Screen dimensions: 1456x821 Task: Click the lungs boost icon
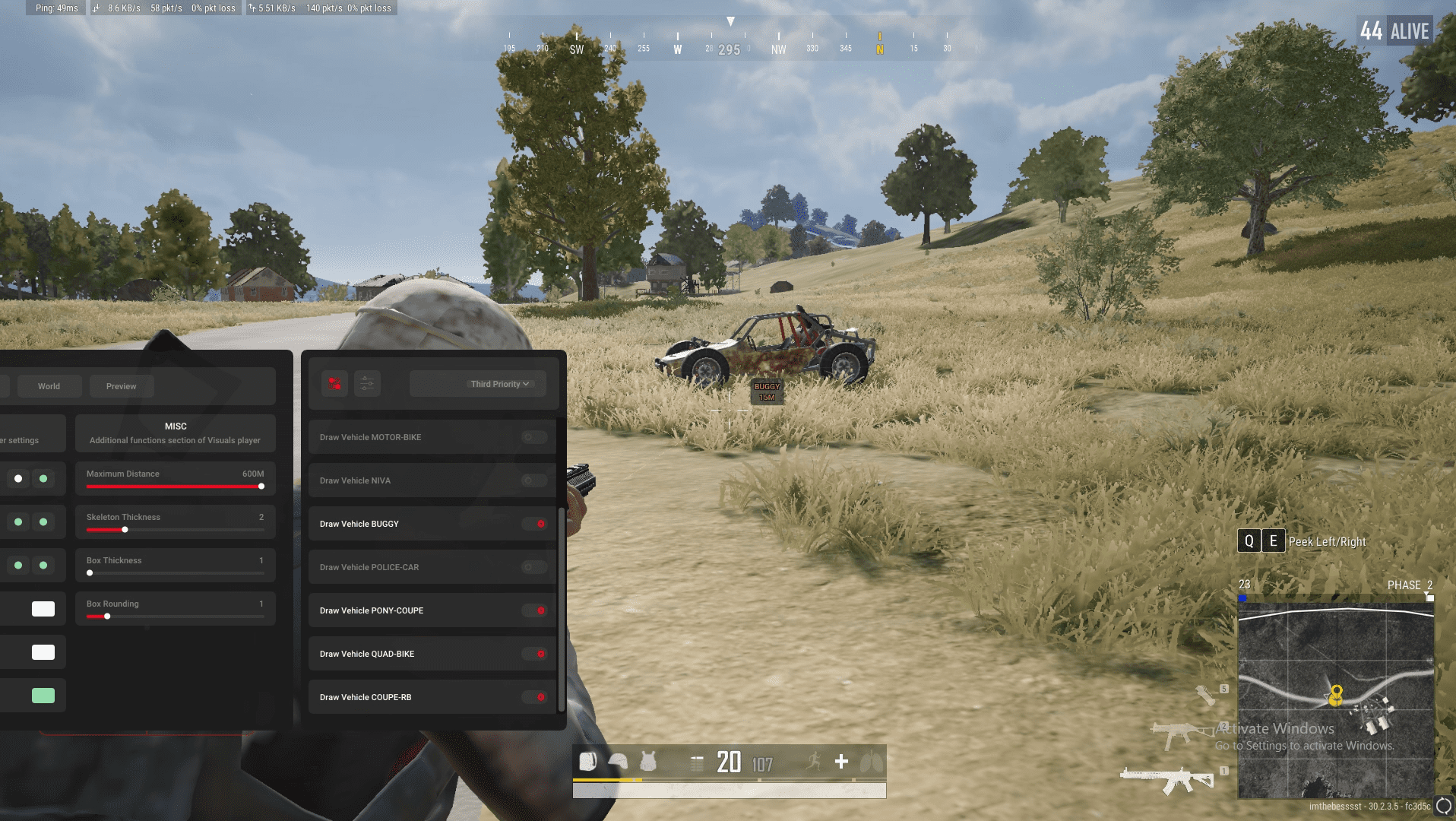coord(872,761)
